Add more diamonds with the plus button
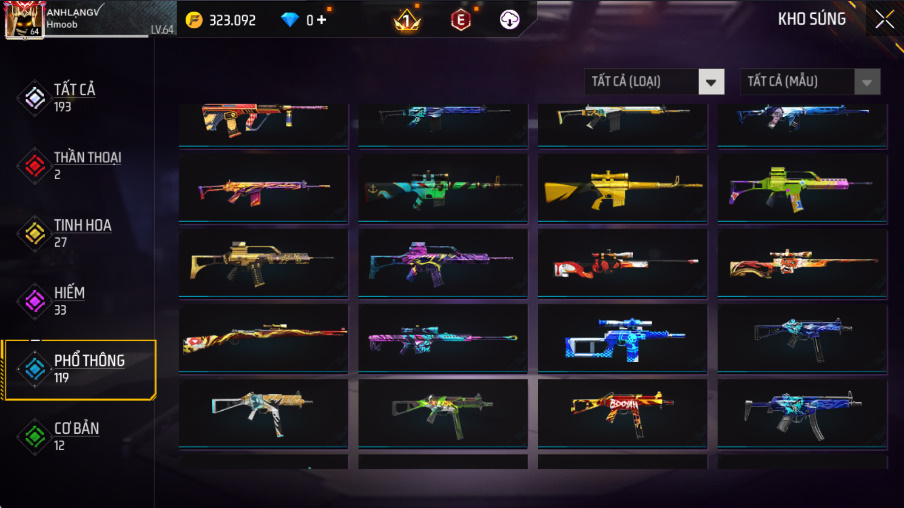The height and width of the screenshot is (508, 904). (x=321, y=20)
